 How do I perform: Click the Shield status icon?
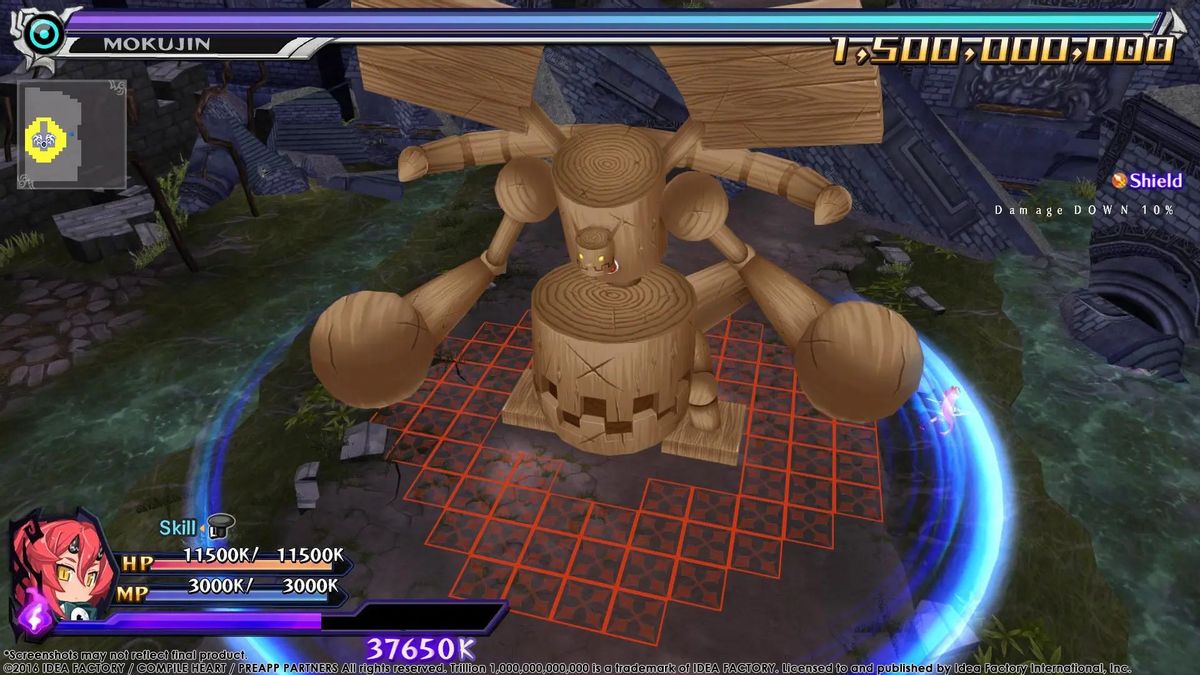tap(1120, 181)
